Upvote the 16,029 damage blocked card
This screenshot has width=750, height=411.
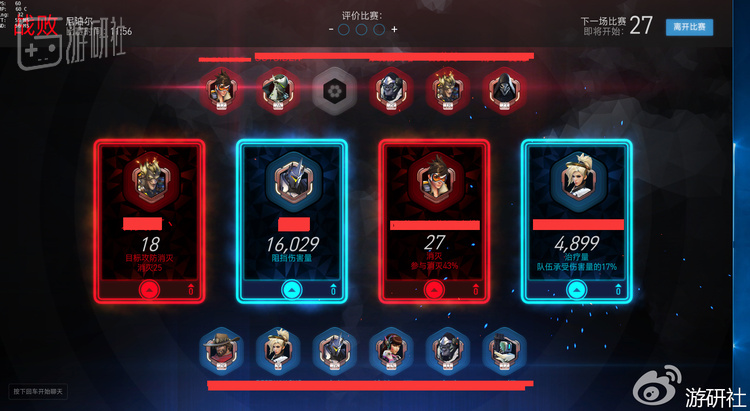(x=291, y=289)
